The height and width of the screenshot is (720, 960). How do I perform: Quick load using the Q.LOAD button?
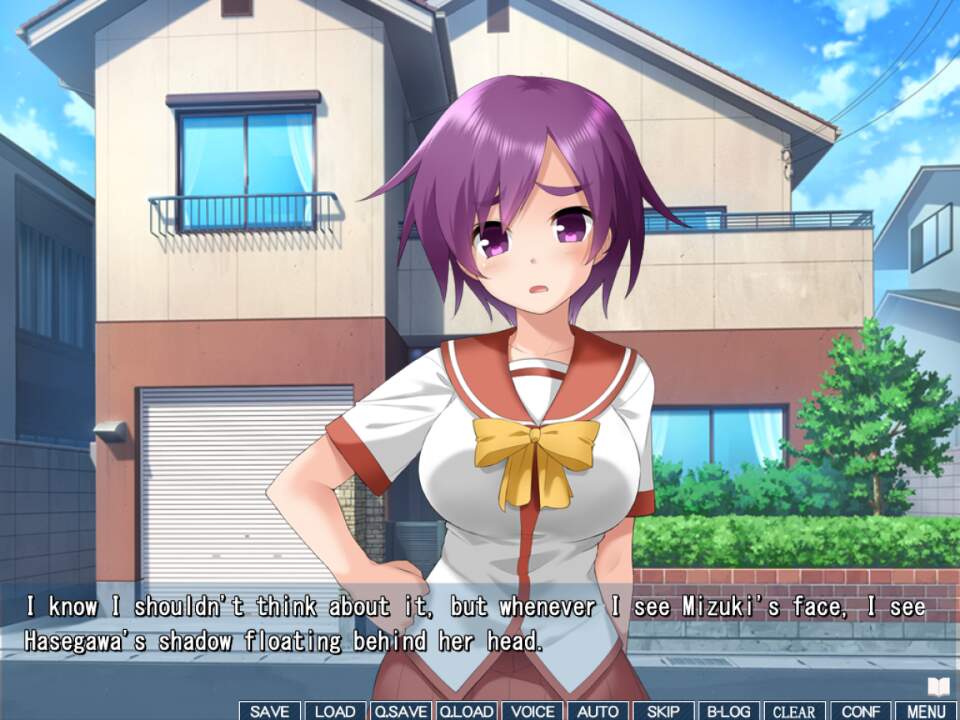click(x=466, y=711)
